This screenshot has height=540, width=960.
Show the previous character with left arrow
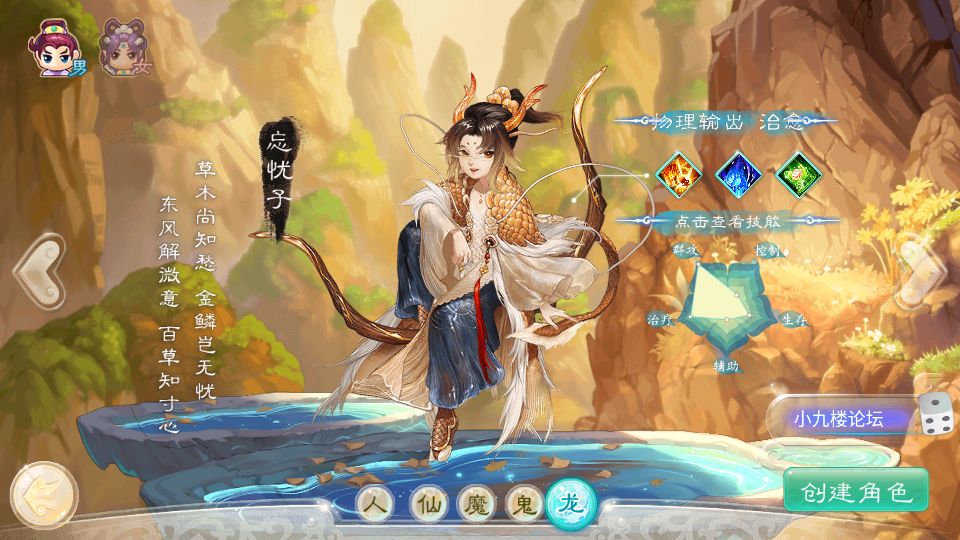pyautogui.click(x=38, y=271)
